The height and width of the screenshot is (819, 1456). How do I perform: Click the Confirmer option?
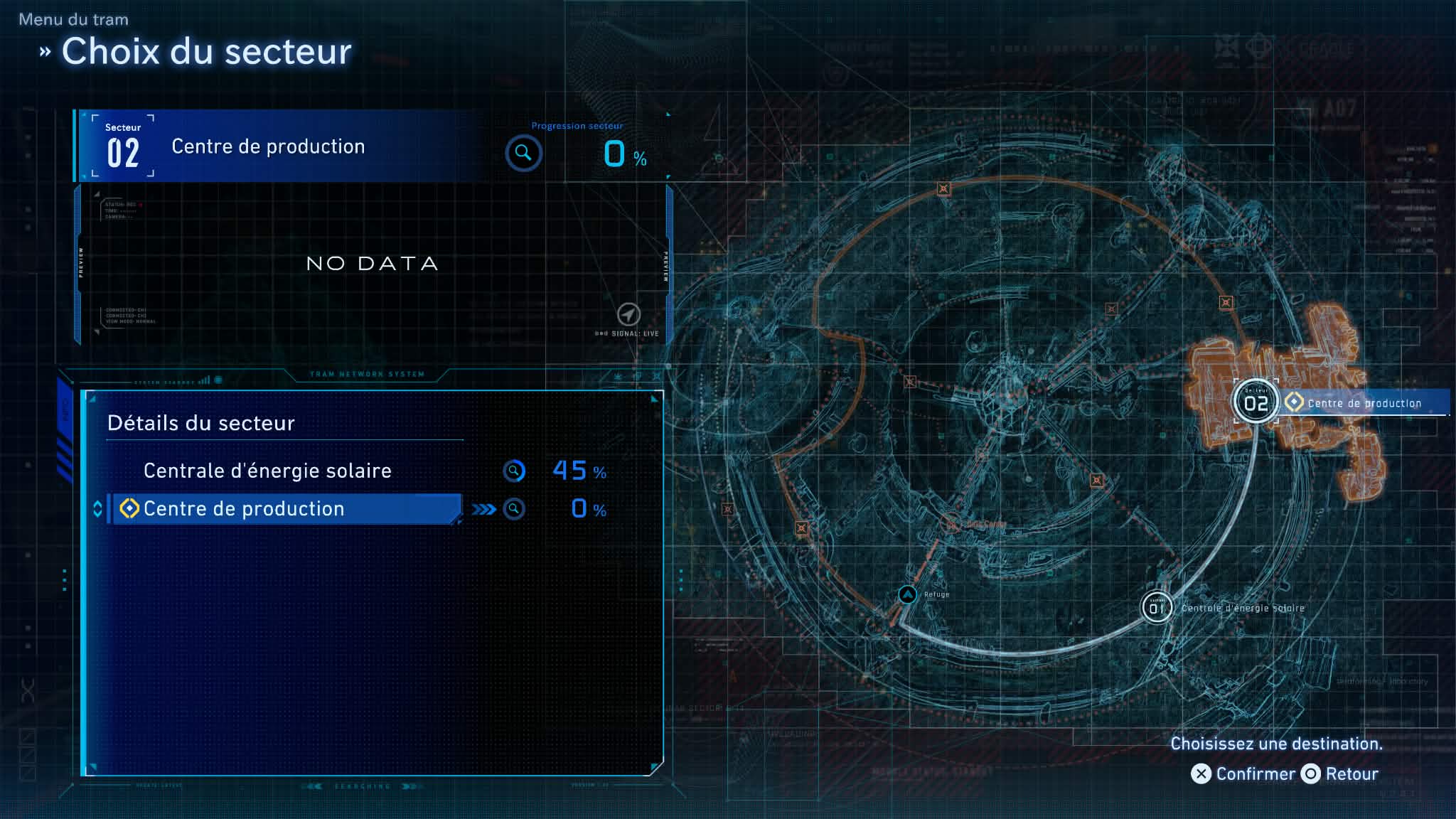[x=1243, y=773]
